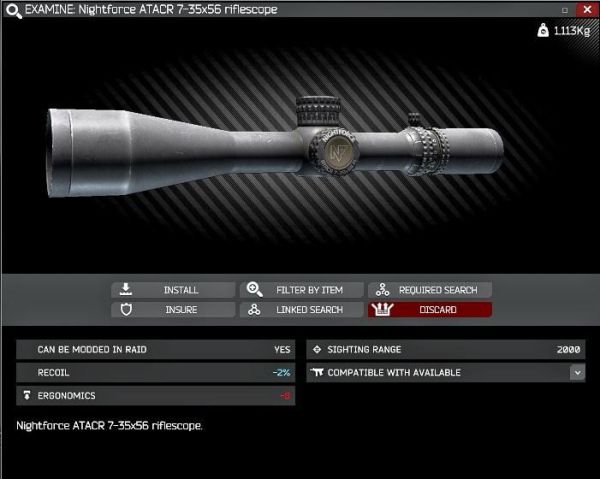Screen dimensions: 600x479
Task: Run a Required Search
Action: [430, 290]
